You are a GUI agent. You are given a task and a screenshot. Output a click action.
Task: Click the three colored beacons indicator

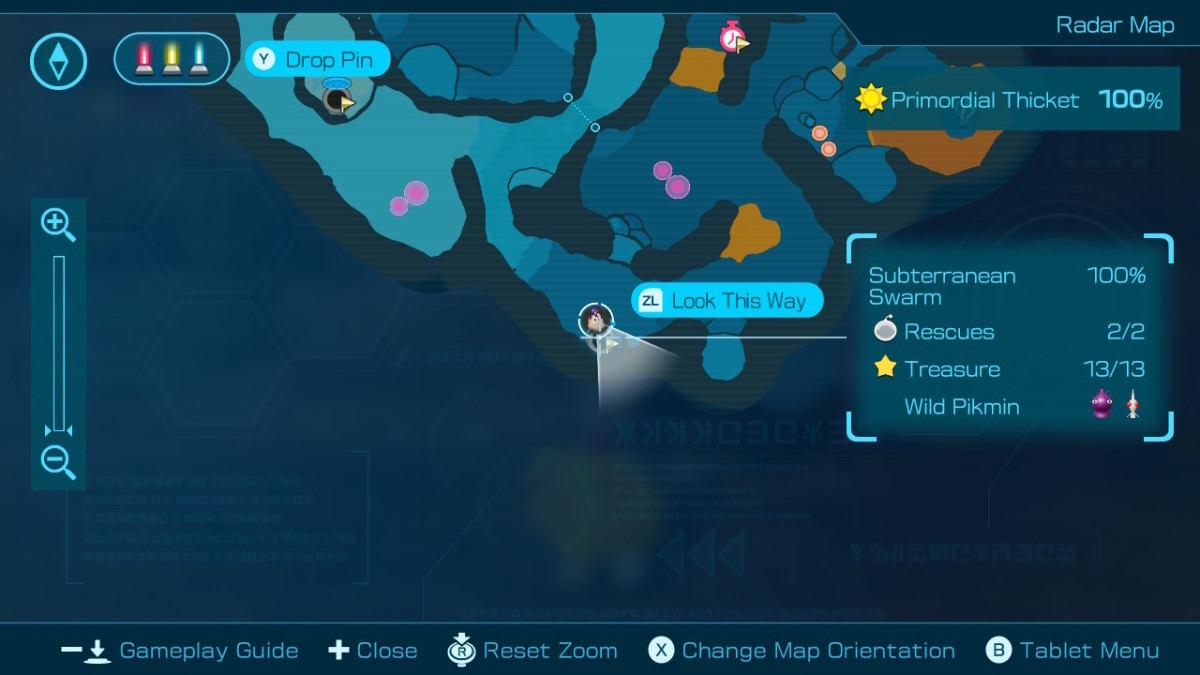[x=172, y=58]
